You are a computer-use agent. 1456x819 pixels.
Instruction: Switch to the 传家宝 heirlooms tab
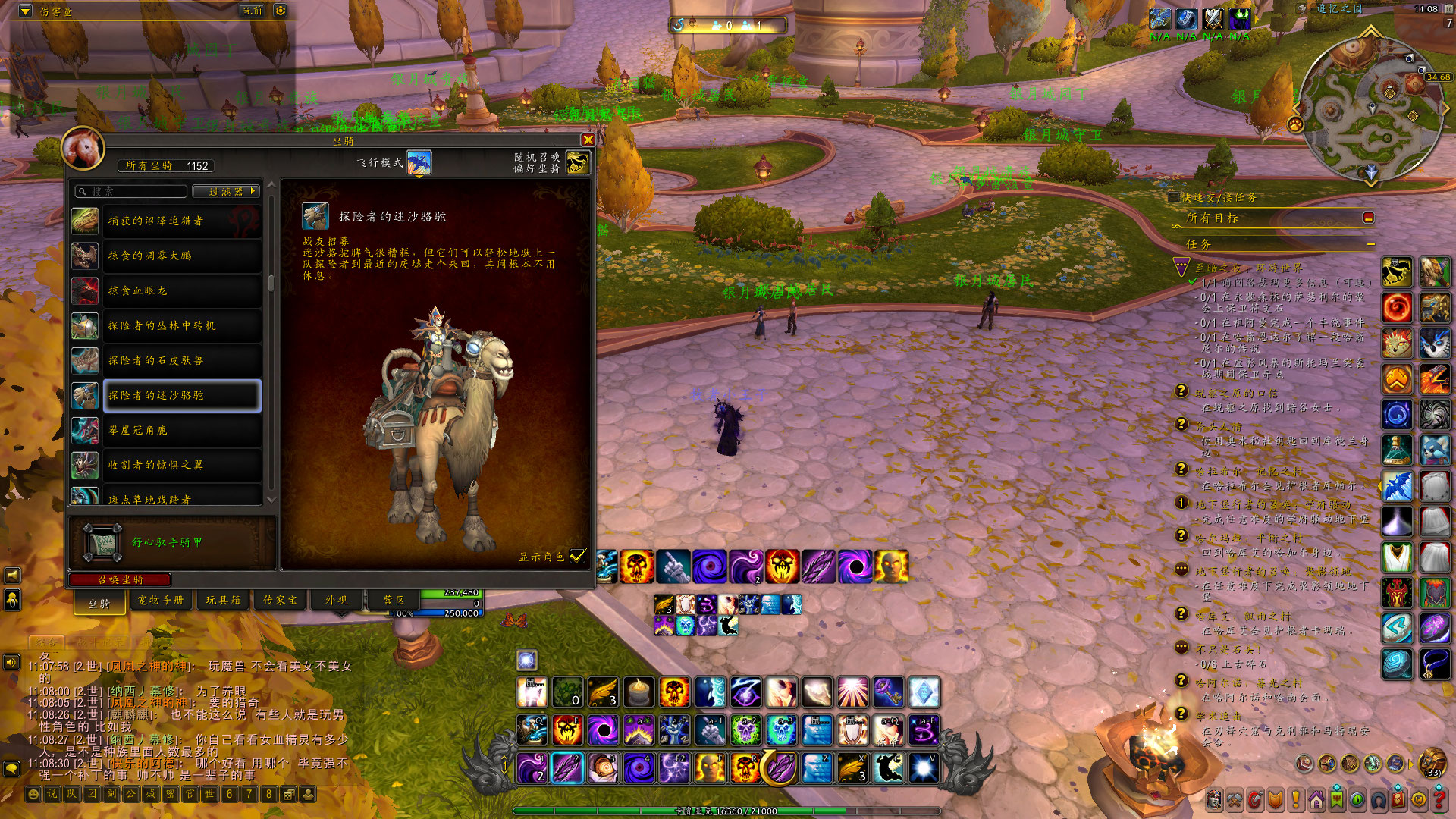[x=280, y=600]
